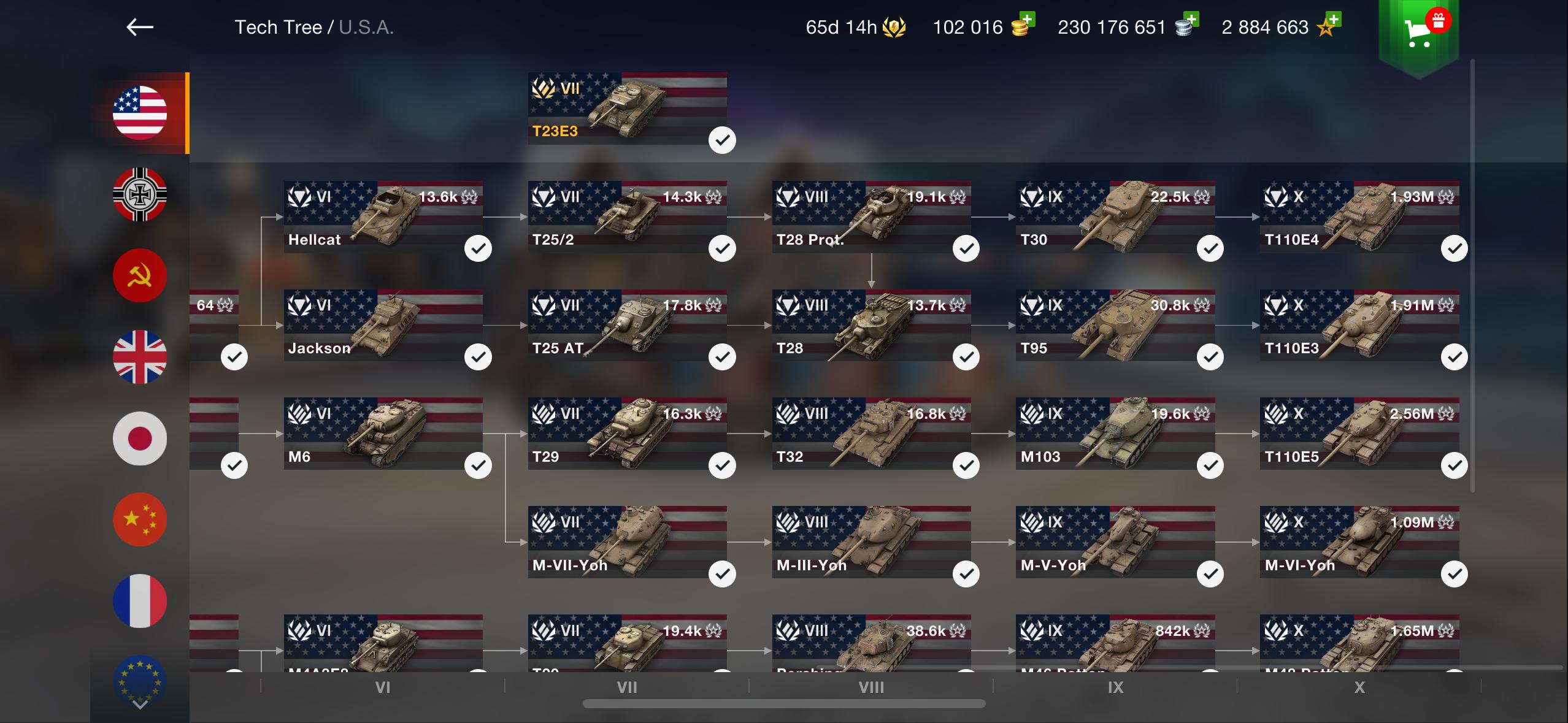Image resolution: width=1568 pixels, height=723 pixels.
Task: Switch to the China nation flag
Action: pyautogui.click(x=140, y=519)
